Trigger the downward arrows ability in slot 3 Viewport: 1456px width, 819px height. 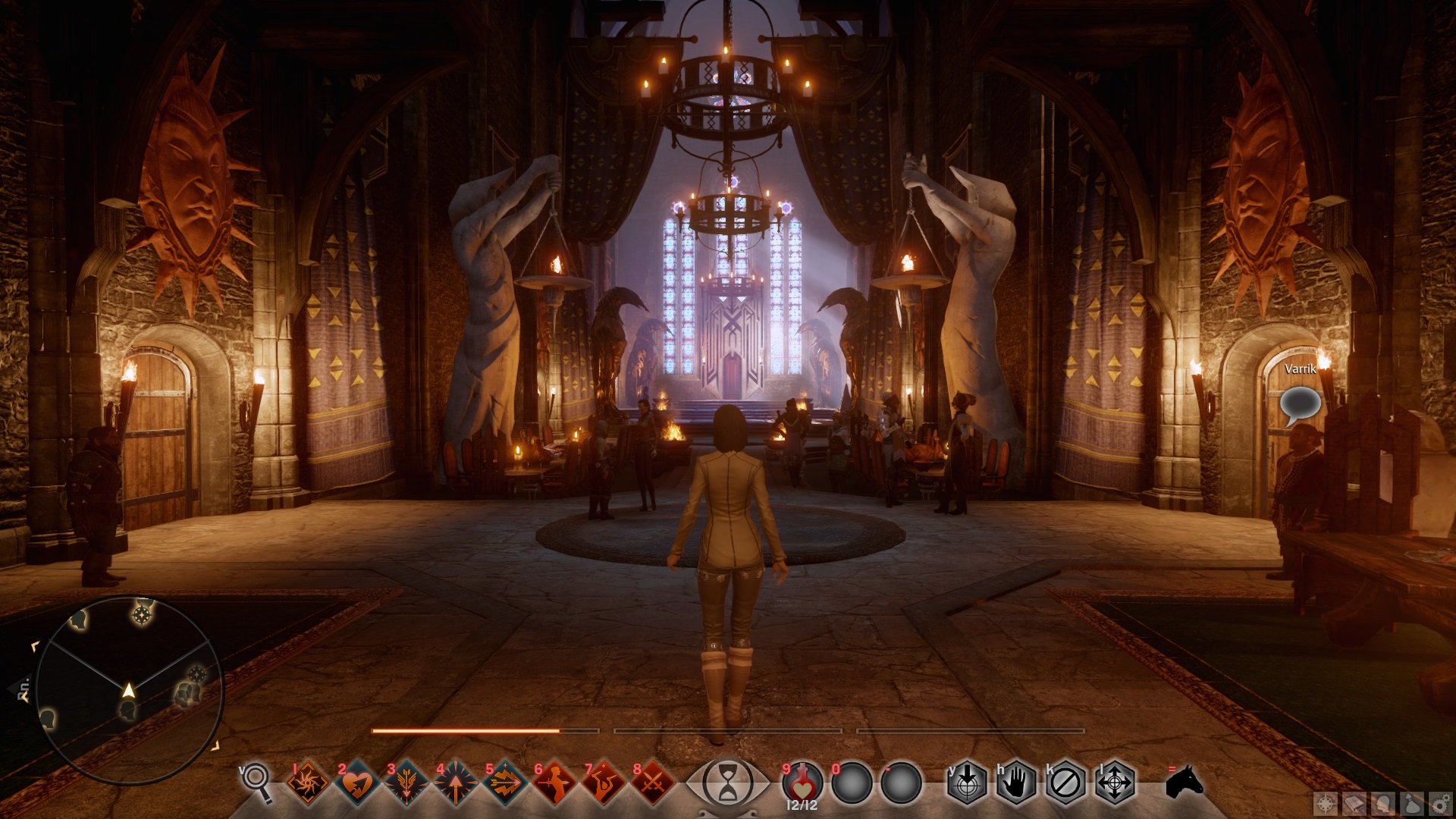(x=406, y=783)
